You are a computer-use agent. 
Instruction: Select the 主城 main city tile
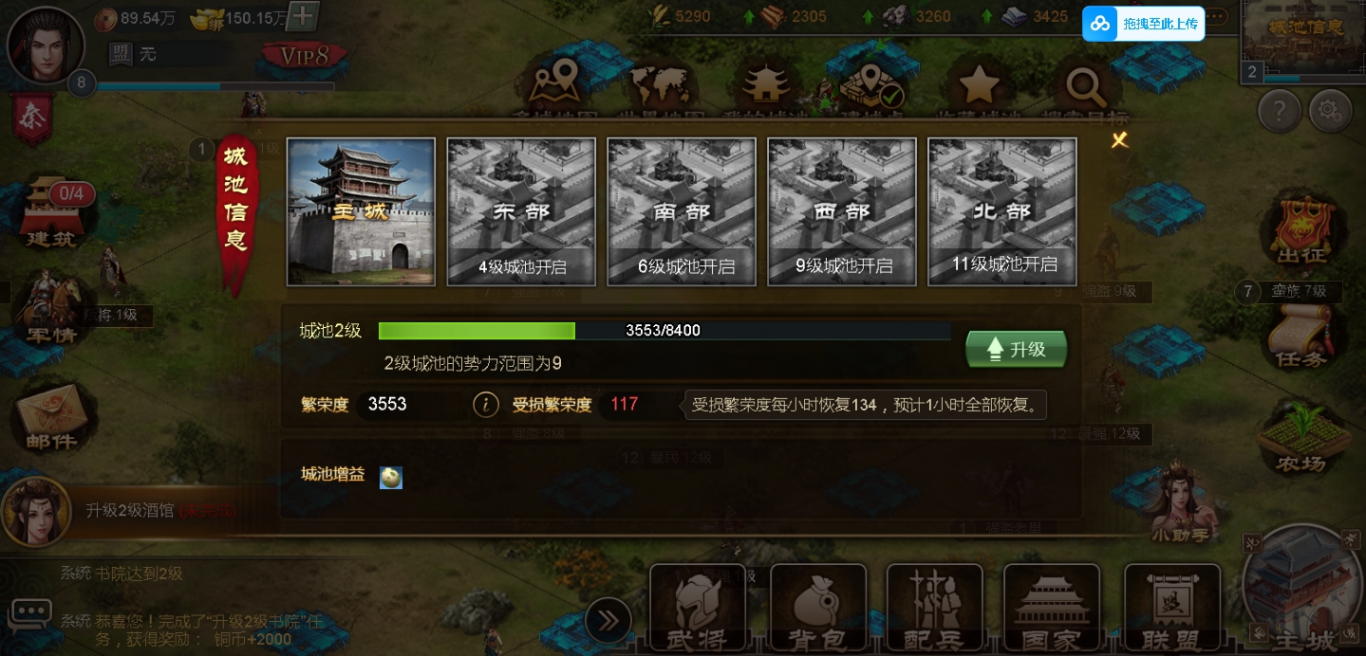pos(361,211)
